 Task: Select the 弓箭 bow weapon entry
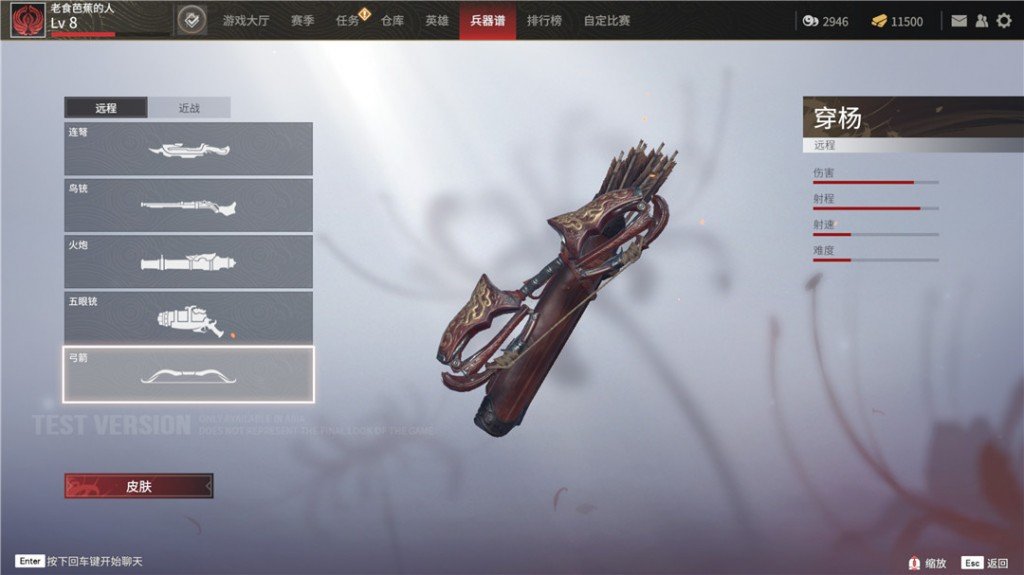188,374
